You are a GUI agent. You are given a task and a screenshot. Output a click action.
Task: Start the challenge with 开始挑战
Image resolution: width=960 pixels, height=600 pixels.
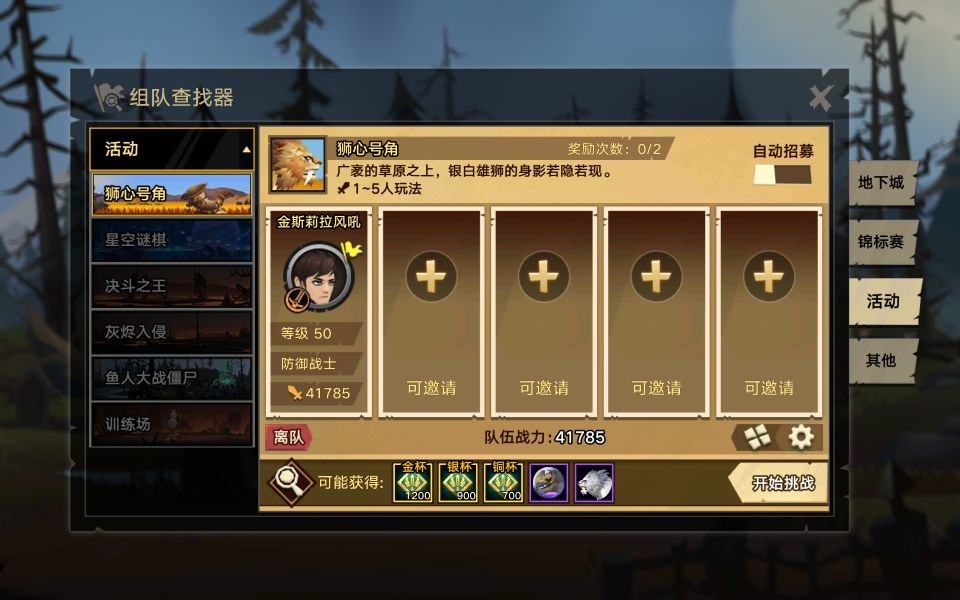783,484
